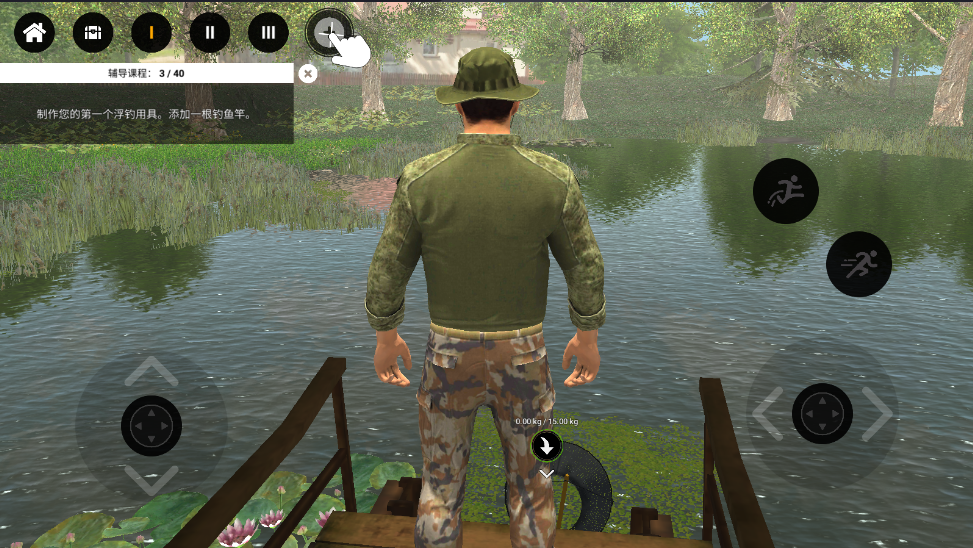Image resolution: width=973 pixels, height=548 pixels.
Task: Activate the sprint button
Action: [x=858, y=264]
